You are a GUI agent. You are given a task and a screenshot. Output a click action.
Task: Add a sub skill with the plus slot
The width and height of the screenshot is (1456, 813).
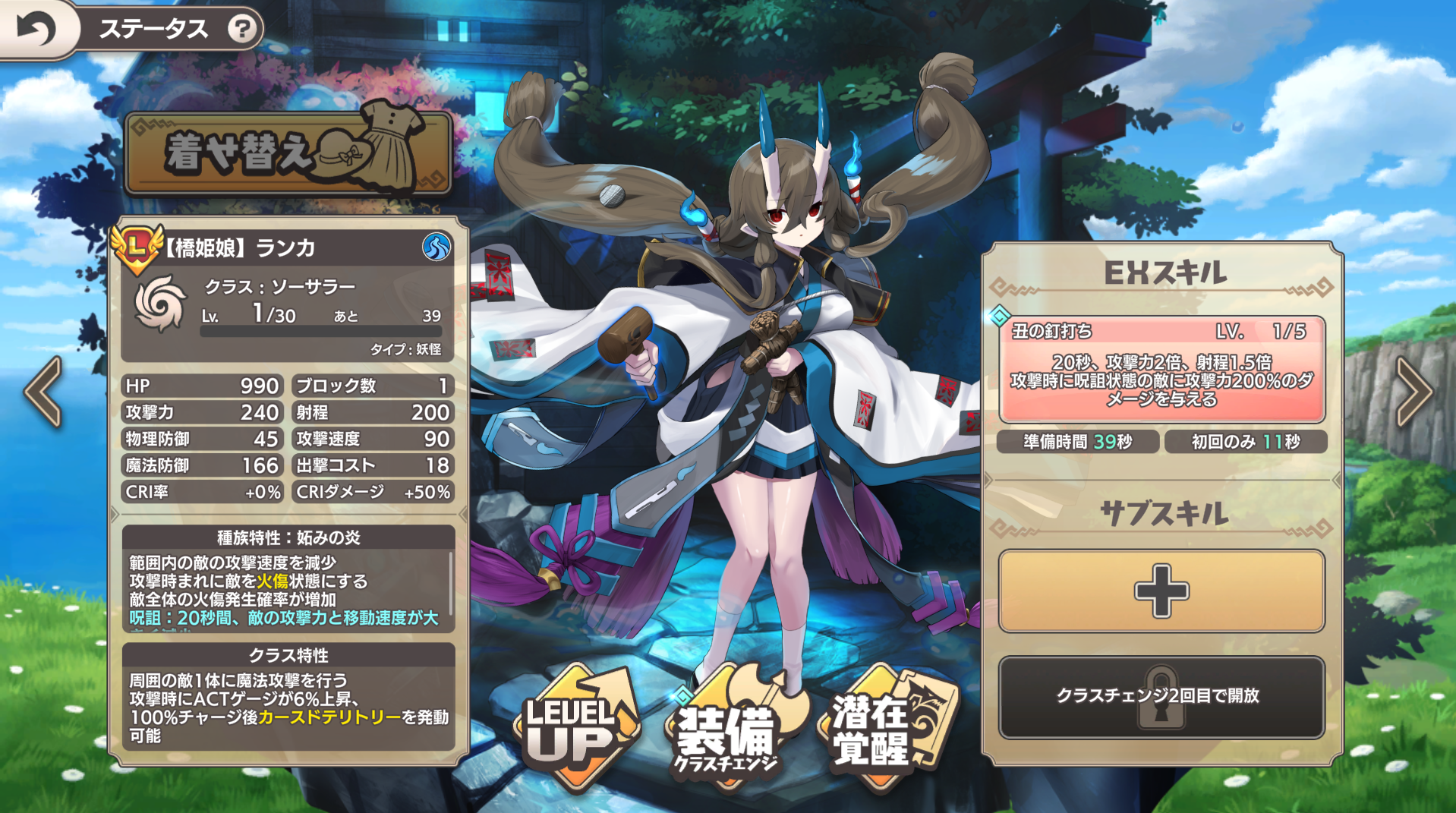coord(1161,591)
